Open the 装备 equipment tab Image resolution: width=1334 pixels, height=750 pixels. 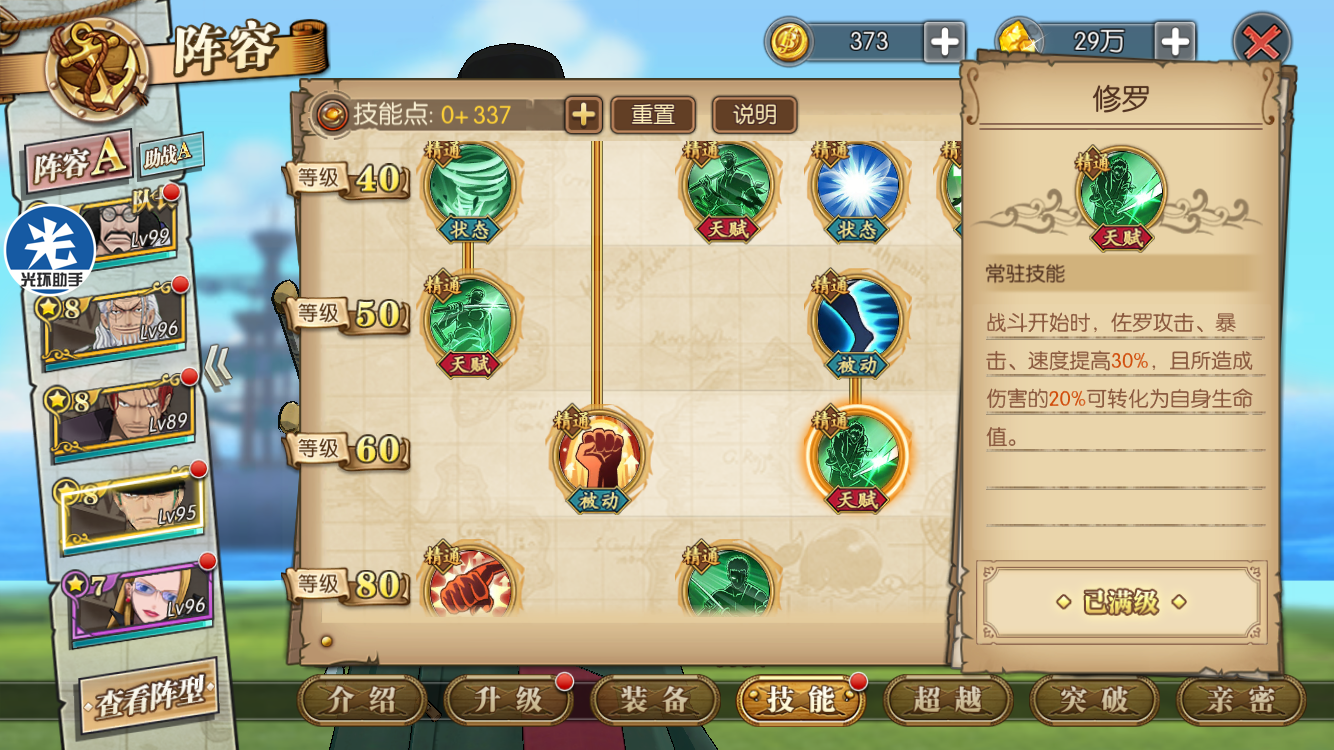(x=654, y=700)
